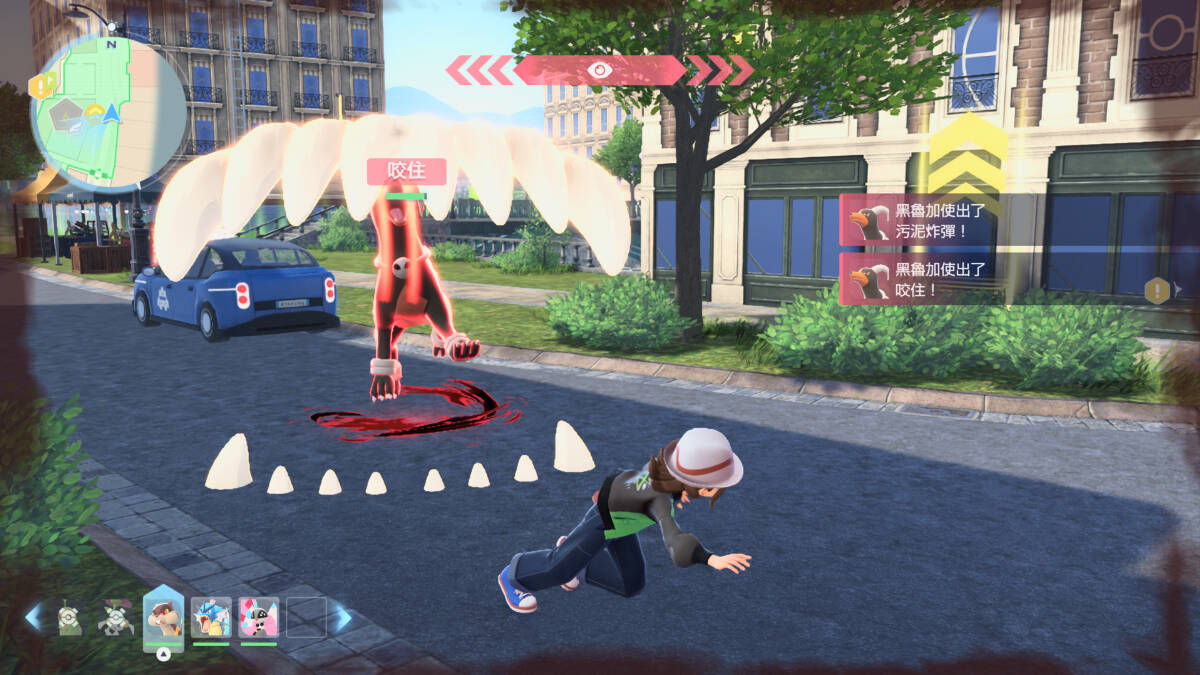Click the orange exclamation marker on minimap
The image size is (1200, 675).
[43, 86]
